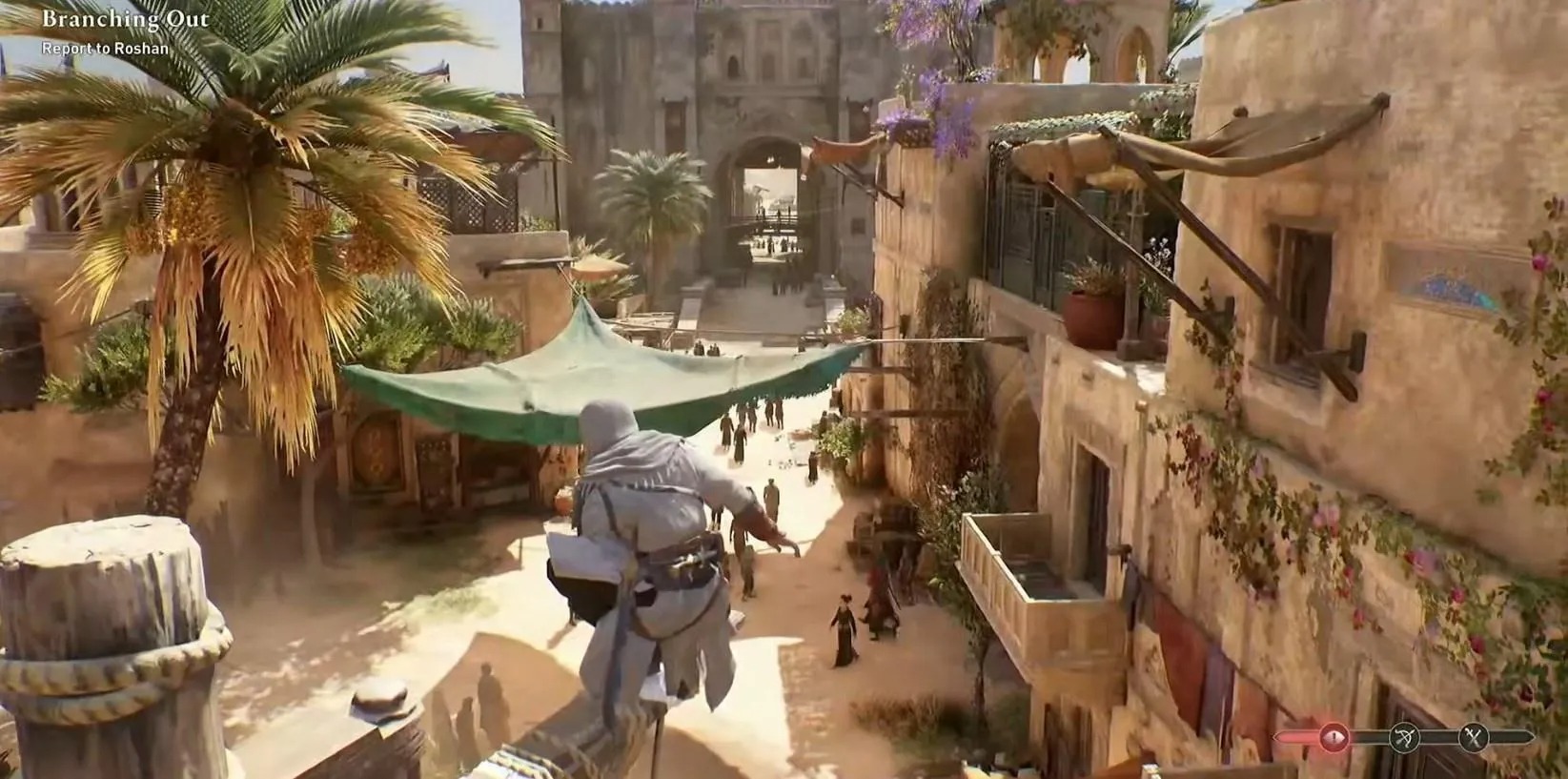The height and width of the screenshot is (779, 1568).
Task: Click the crossed swords notoriety icon
Action: click(1474, 736)
